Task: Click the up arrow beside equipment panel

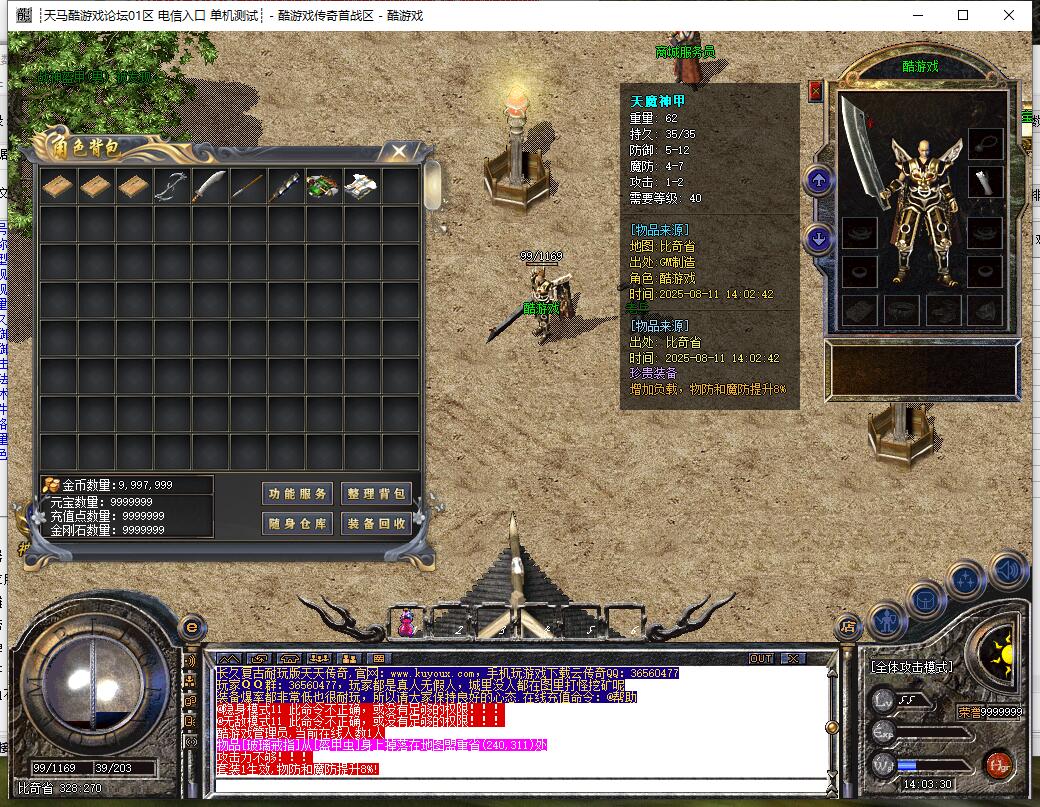Action: 819,181
